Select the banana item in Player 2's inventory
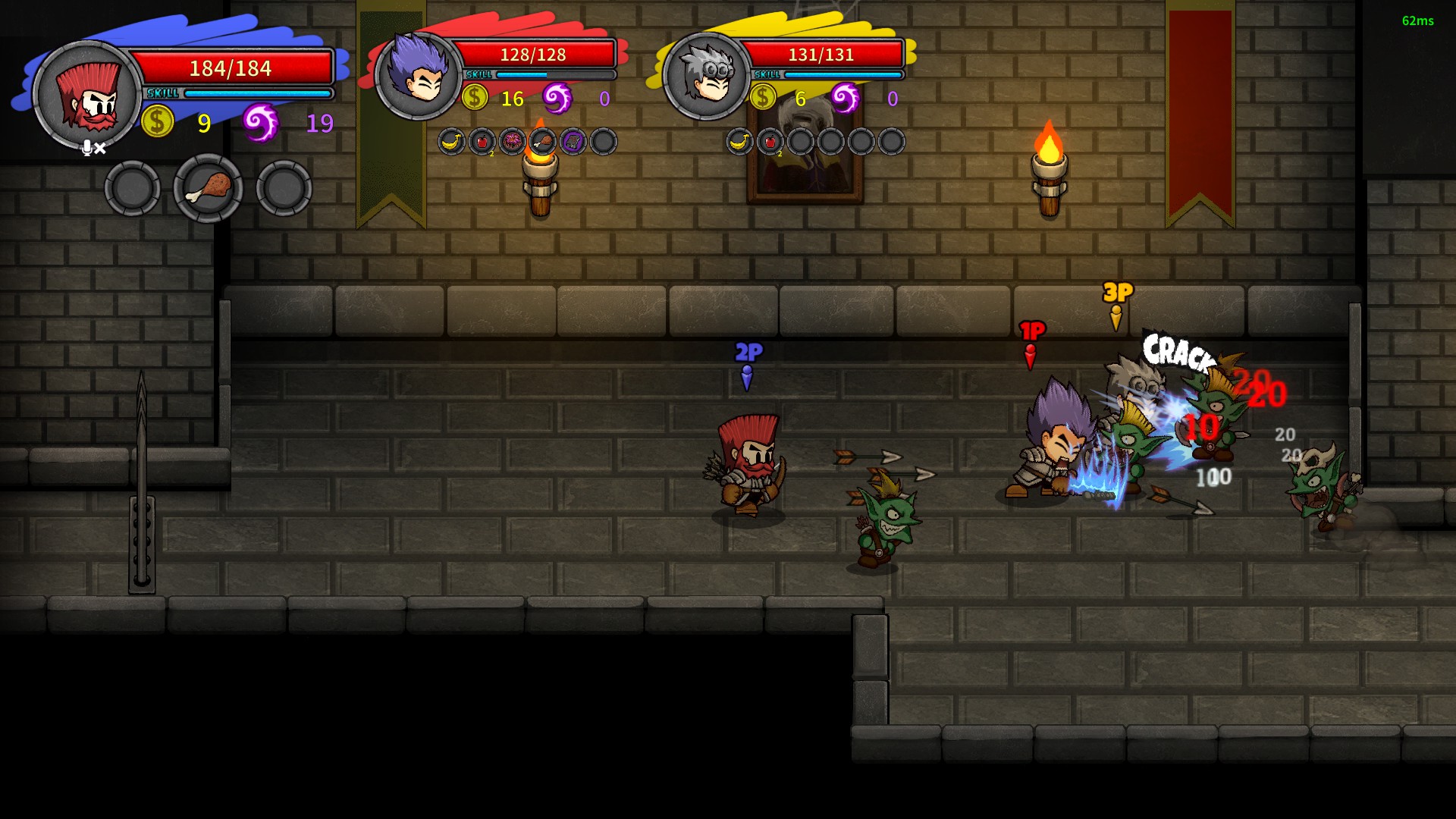The height and width of the screenshot is (819, 1456). [451, 141]
